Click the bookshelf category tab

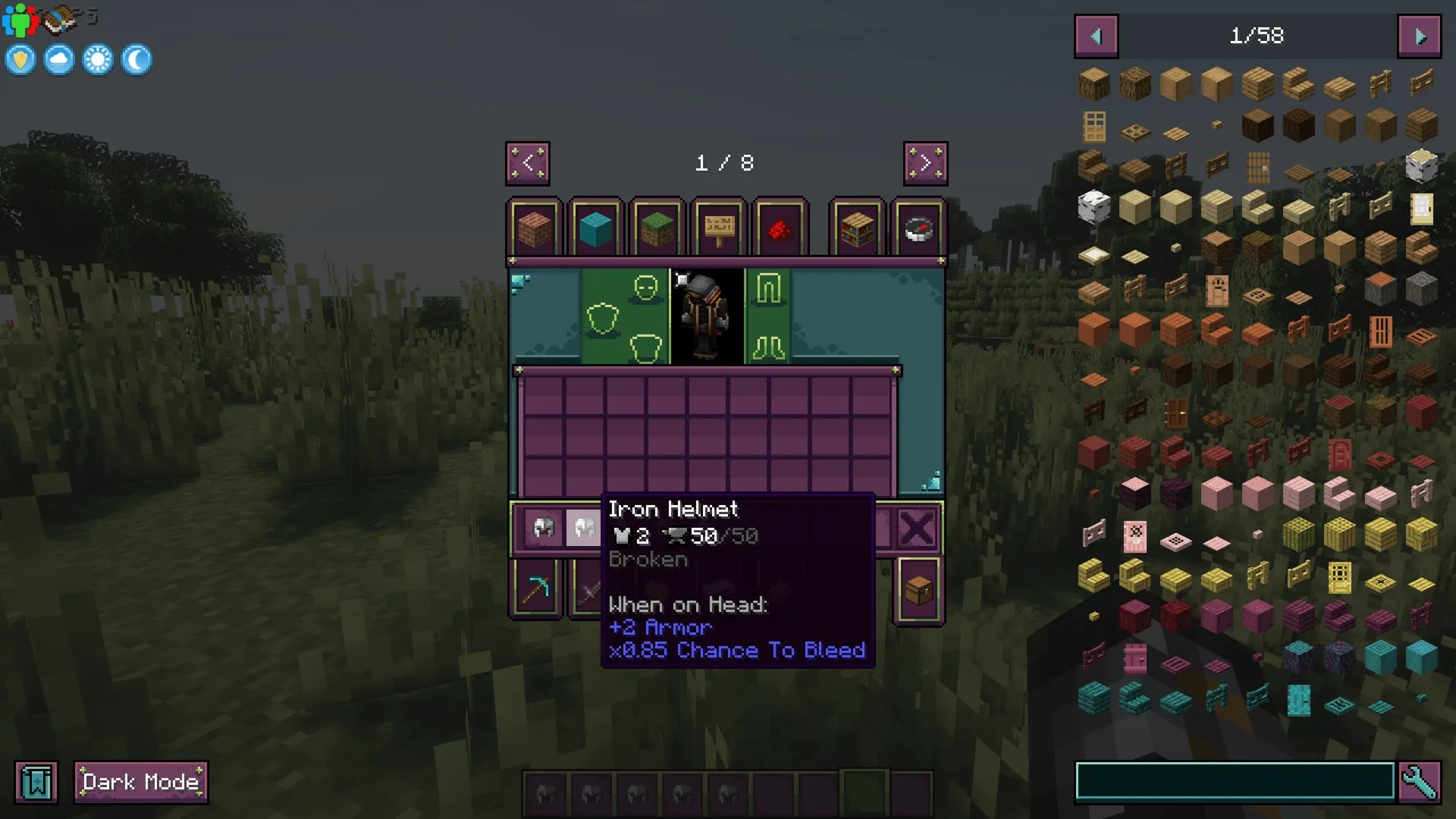point(857,227)
